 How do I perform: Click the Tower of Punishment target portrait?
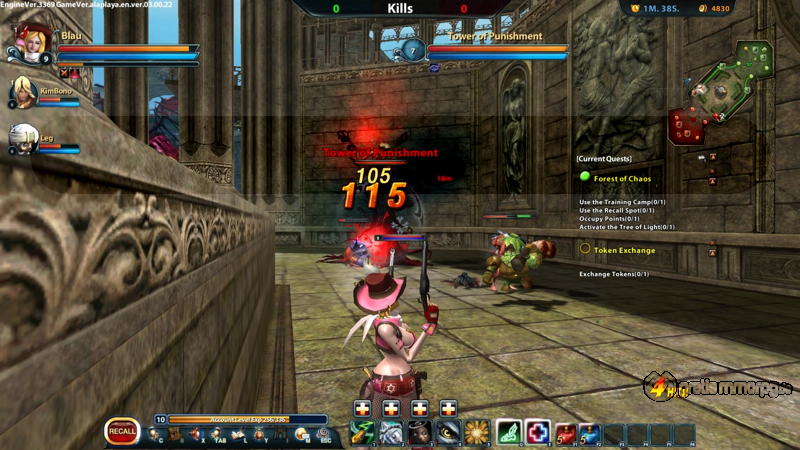414,49
